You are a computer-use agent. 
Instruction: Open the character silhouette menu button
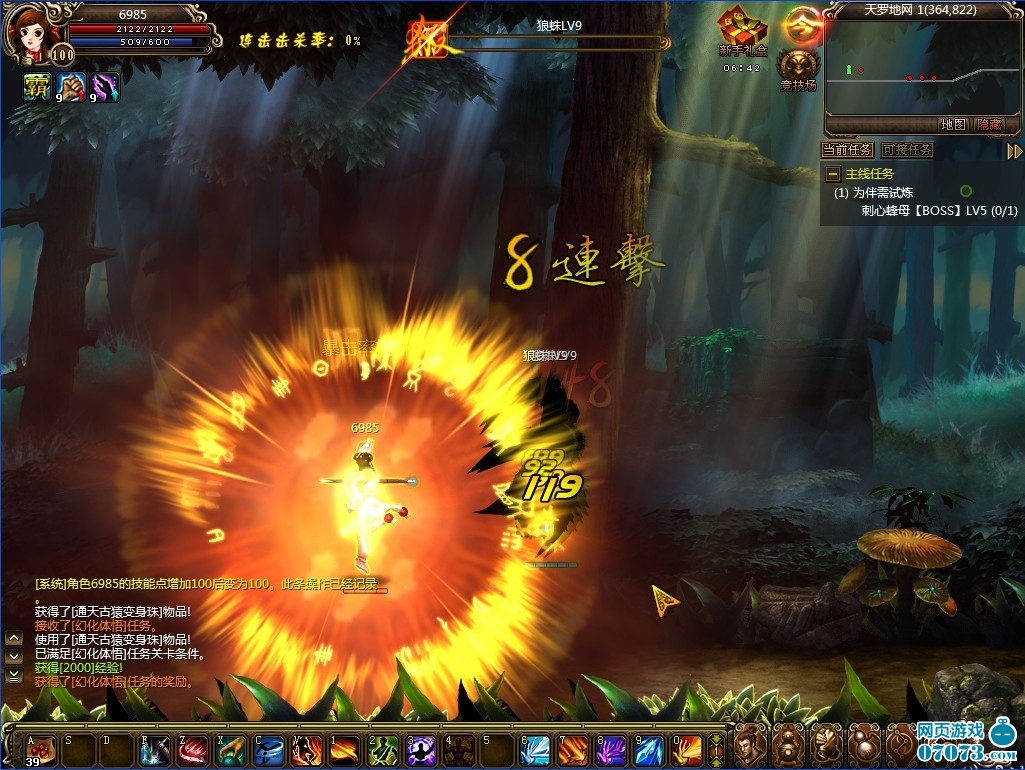(x=750, y=747)
